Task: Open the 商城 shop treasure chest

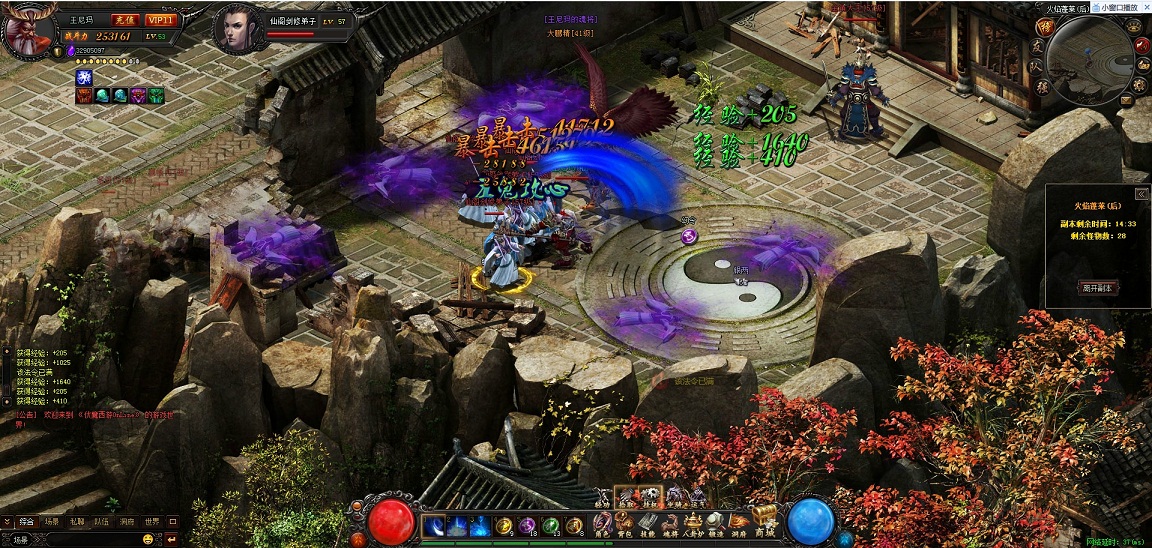Action: tap(765, 518)
